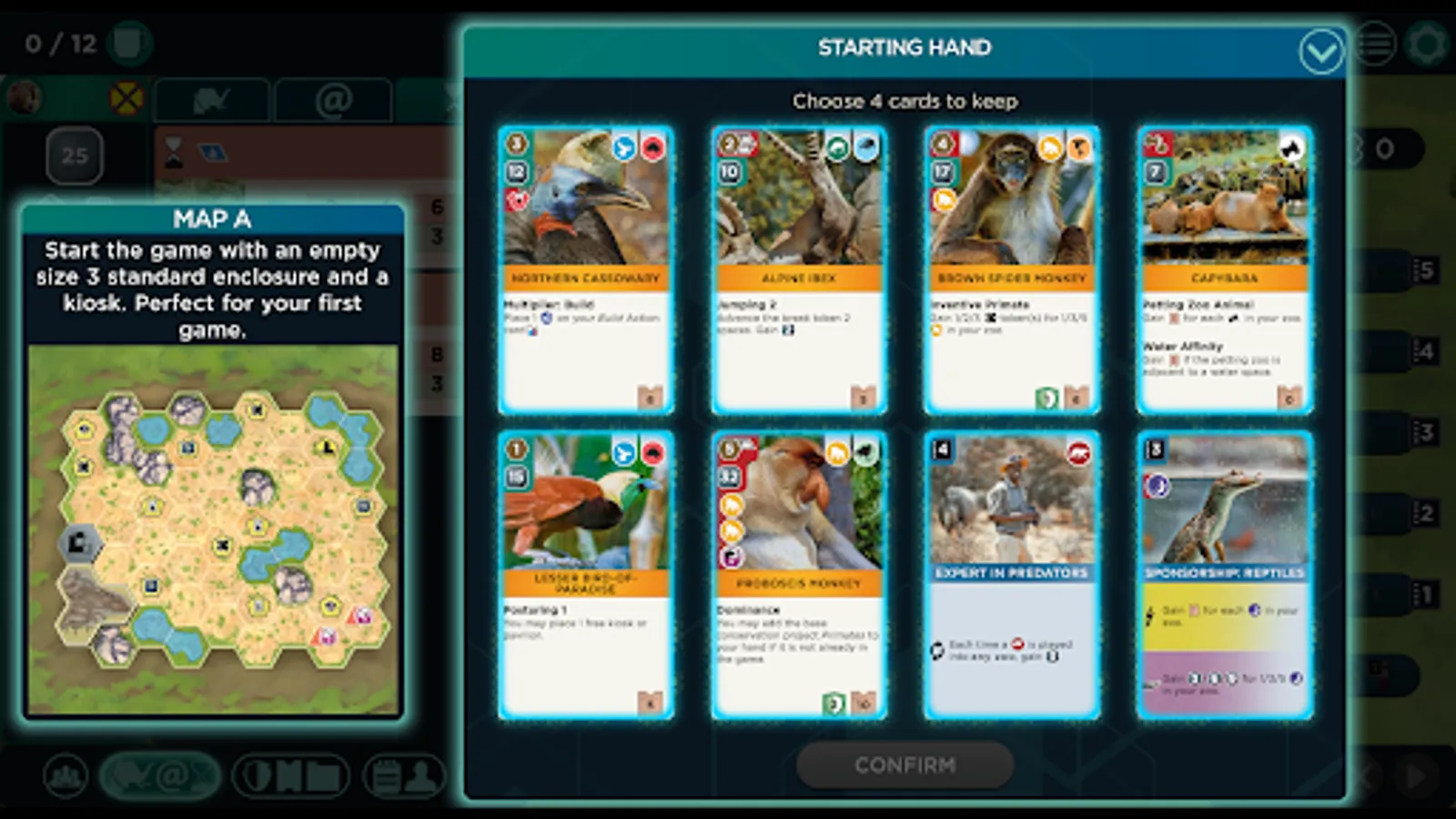Viewport: 1456px width, 819px height.
Task: Open the settings gear in top right corner
Action: click(x=1426, y=43)
